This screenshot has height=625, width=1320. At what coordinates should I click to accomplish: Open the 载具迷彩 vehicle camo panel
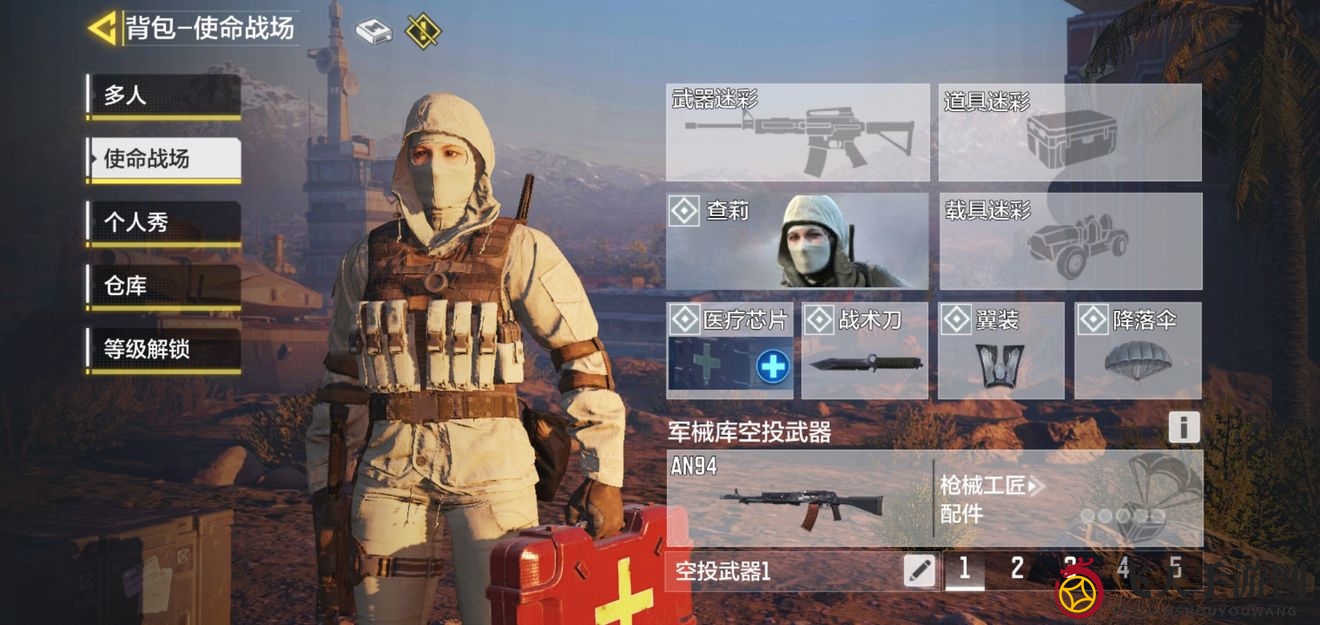pos(1069,241)
